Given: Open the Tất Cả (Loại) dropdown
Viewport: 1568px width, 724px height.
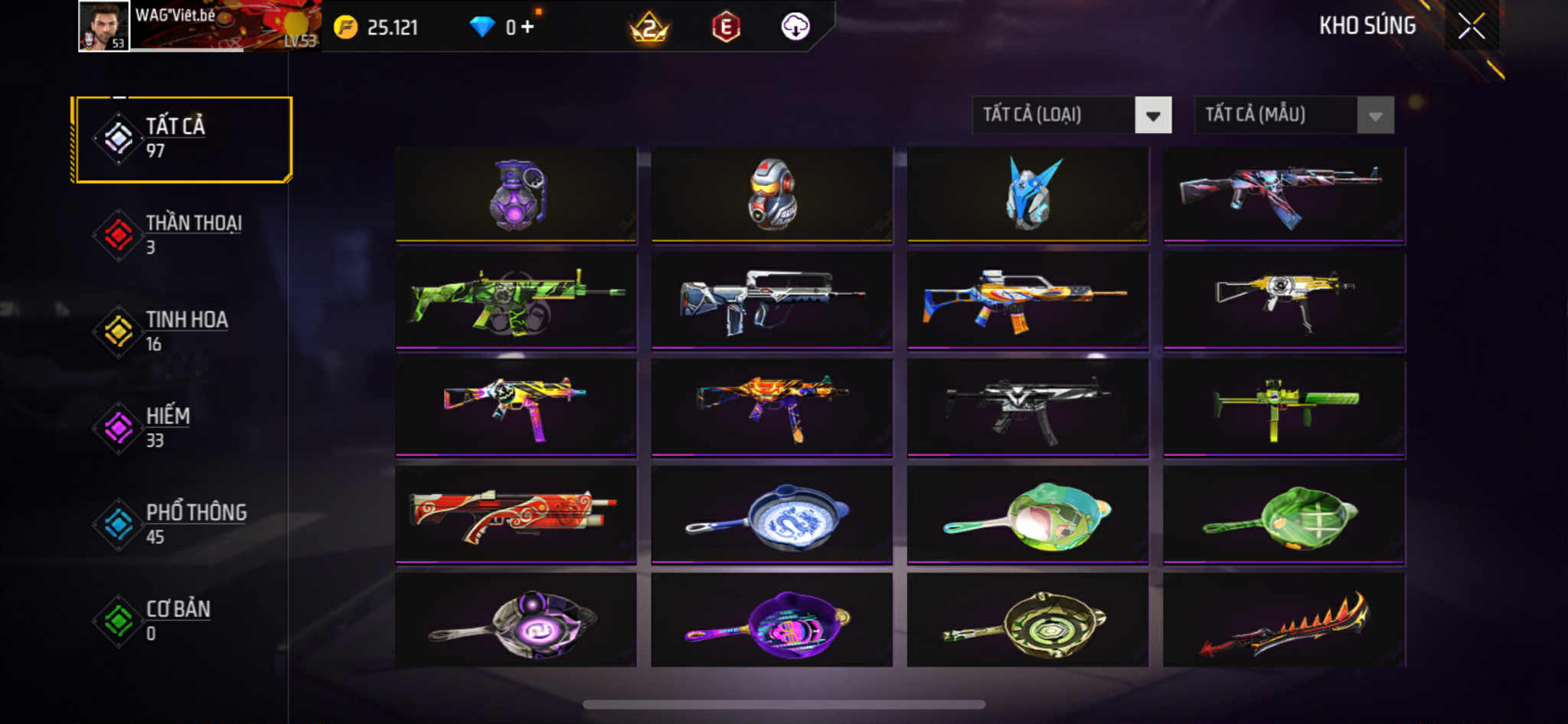Looking at the screenshot, I should 1071,116.
